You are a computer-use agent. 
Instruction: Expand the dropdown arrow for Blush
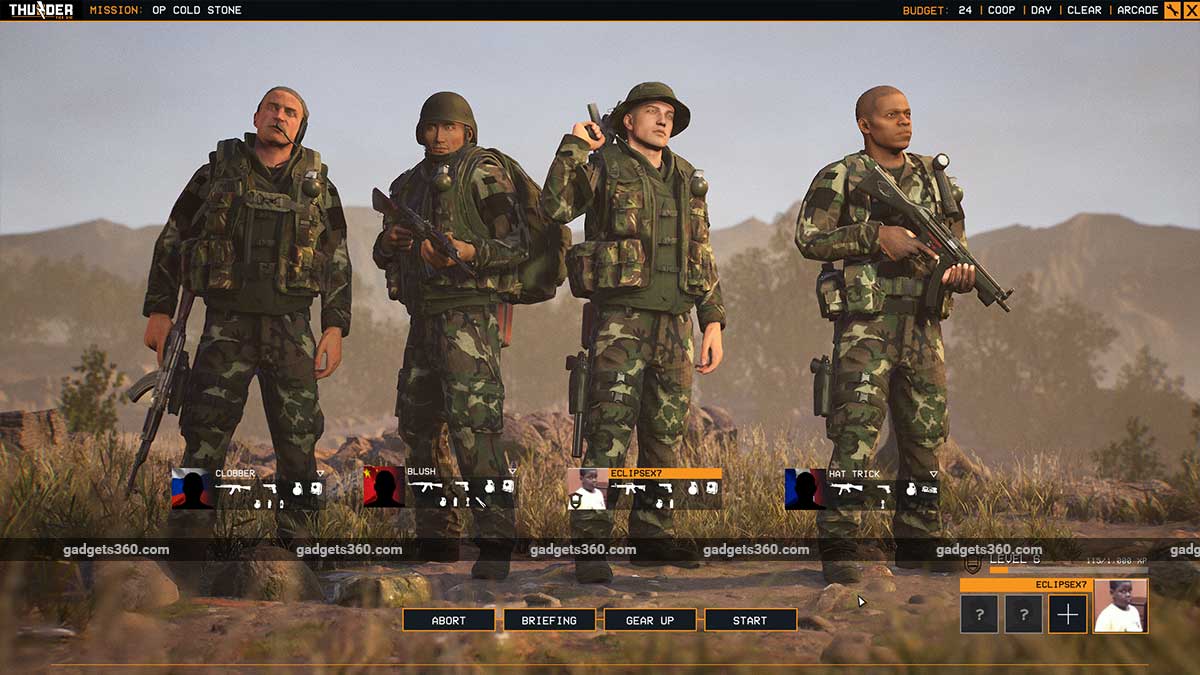pyautogui.click(x=511, y=472)
